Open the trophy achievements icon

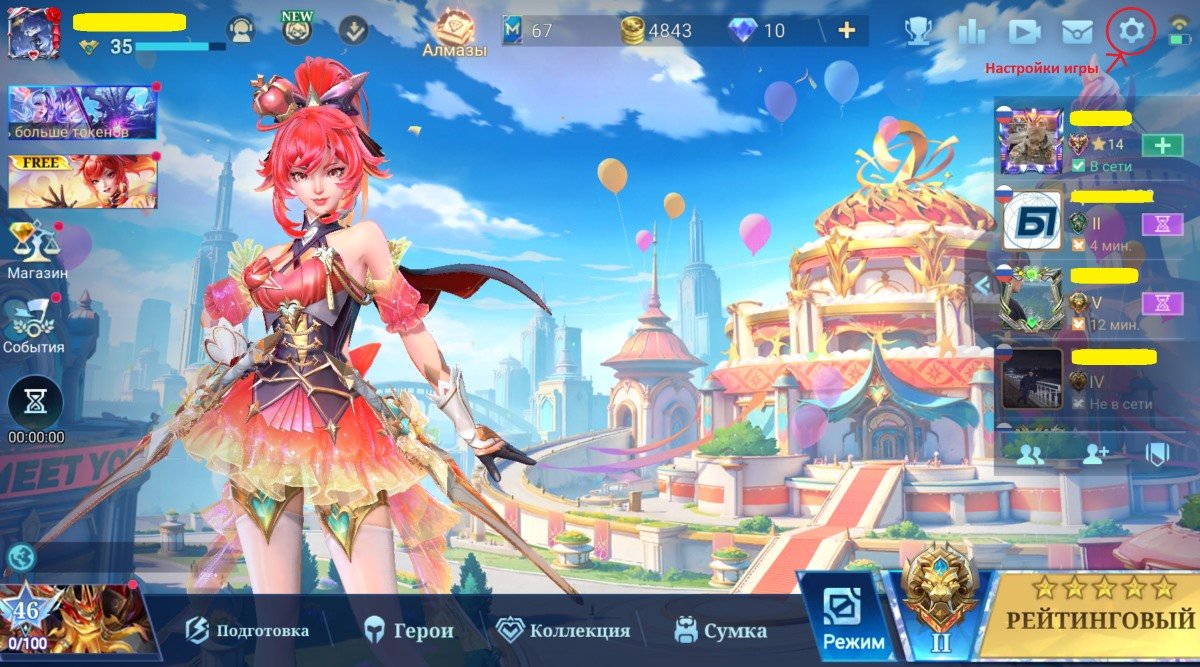917,32
